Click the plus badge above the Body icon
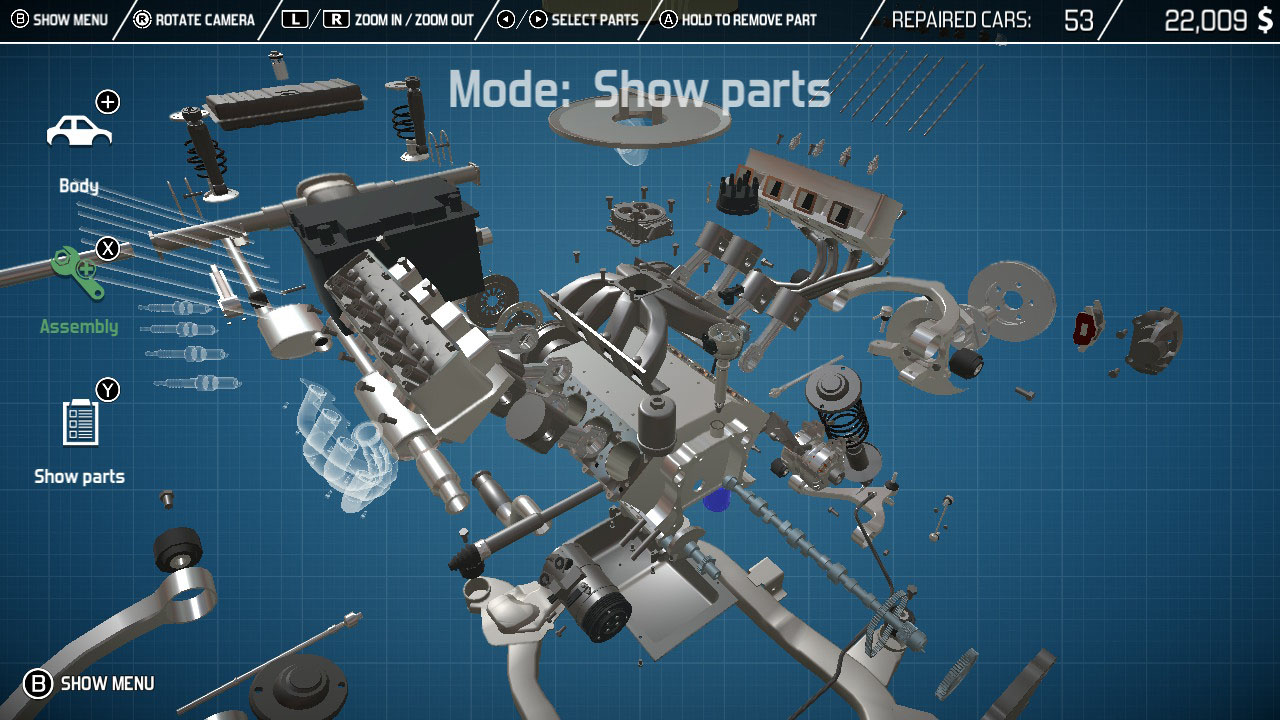 tap(108, 101)
